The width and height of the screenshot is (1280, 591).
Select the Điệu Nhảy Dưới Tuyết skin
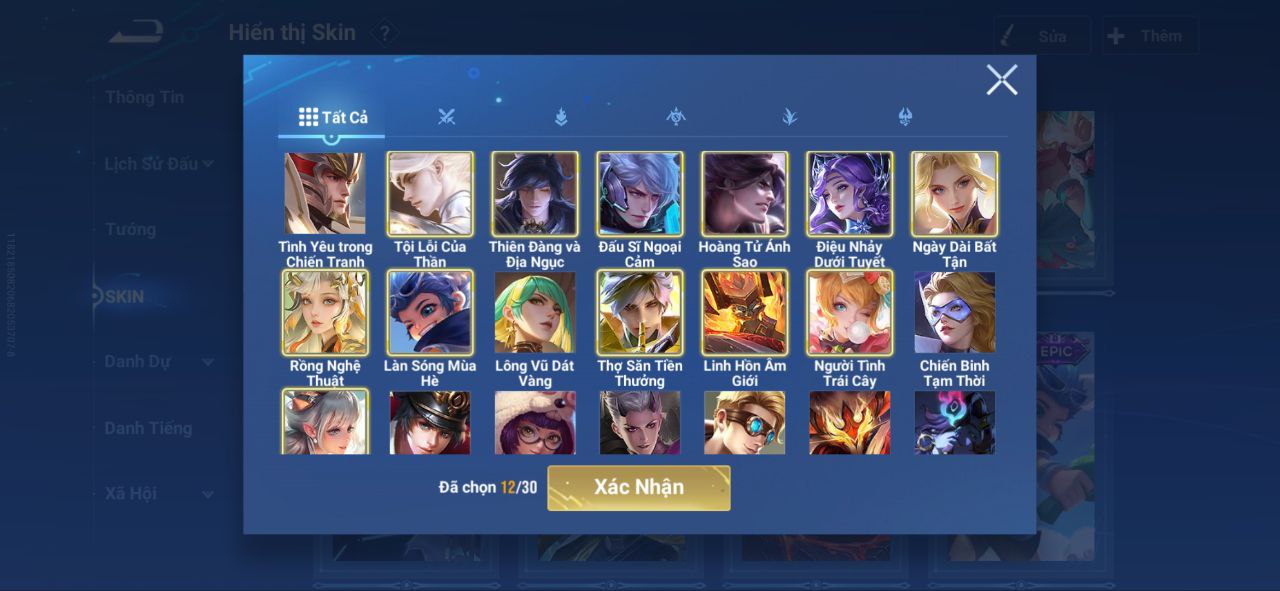(850, 194)
